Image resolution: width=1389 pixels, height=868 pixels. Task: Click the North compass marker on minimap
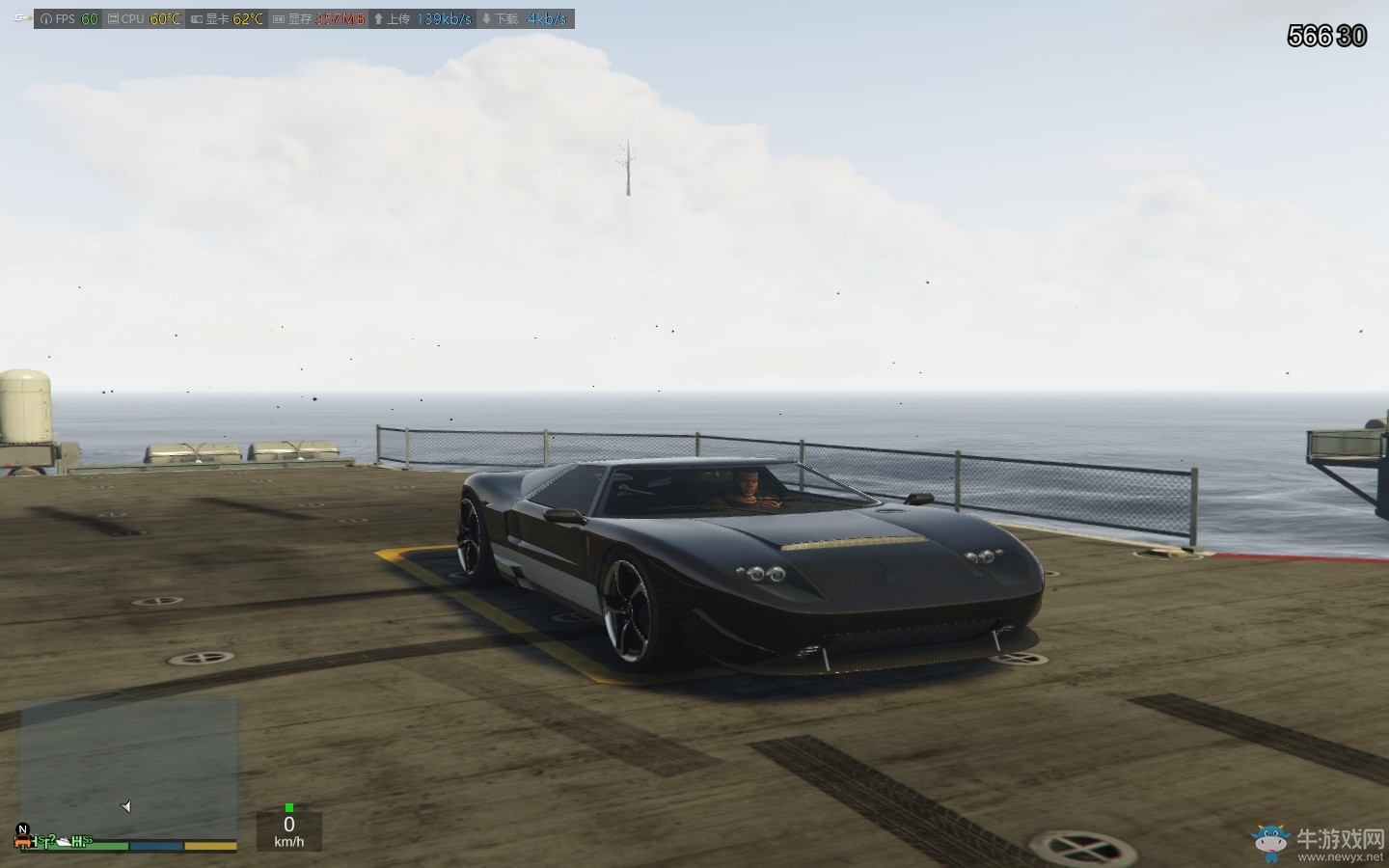pyautogui.click(x=22, y=828)
